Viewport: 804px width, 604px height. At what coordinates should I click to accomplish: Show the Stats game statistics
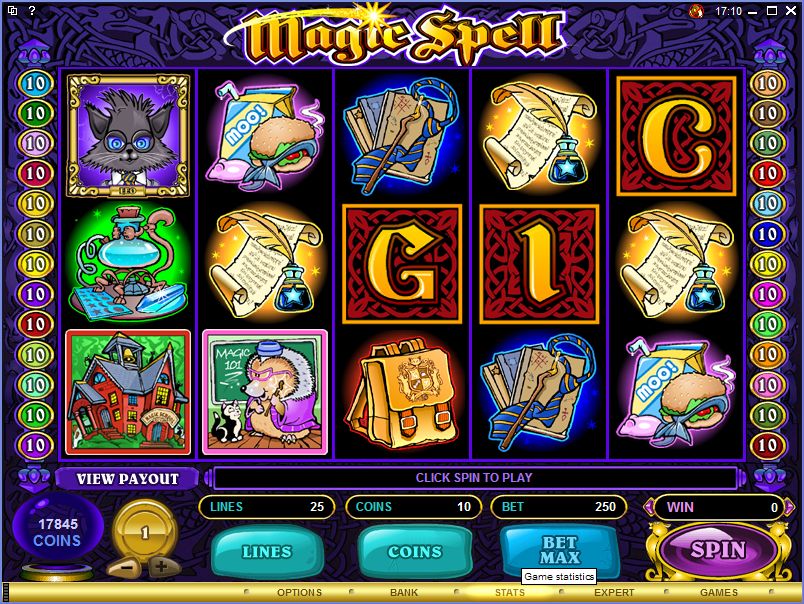(x=509, y=593)
